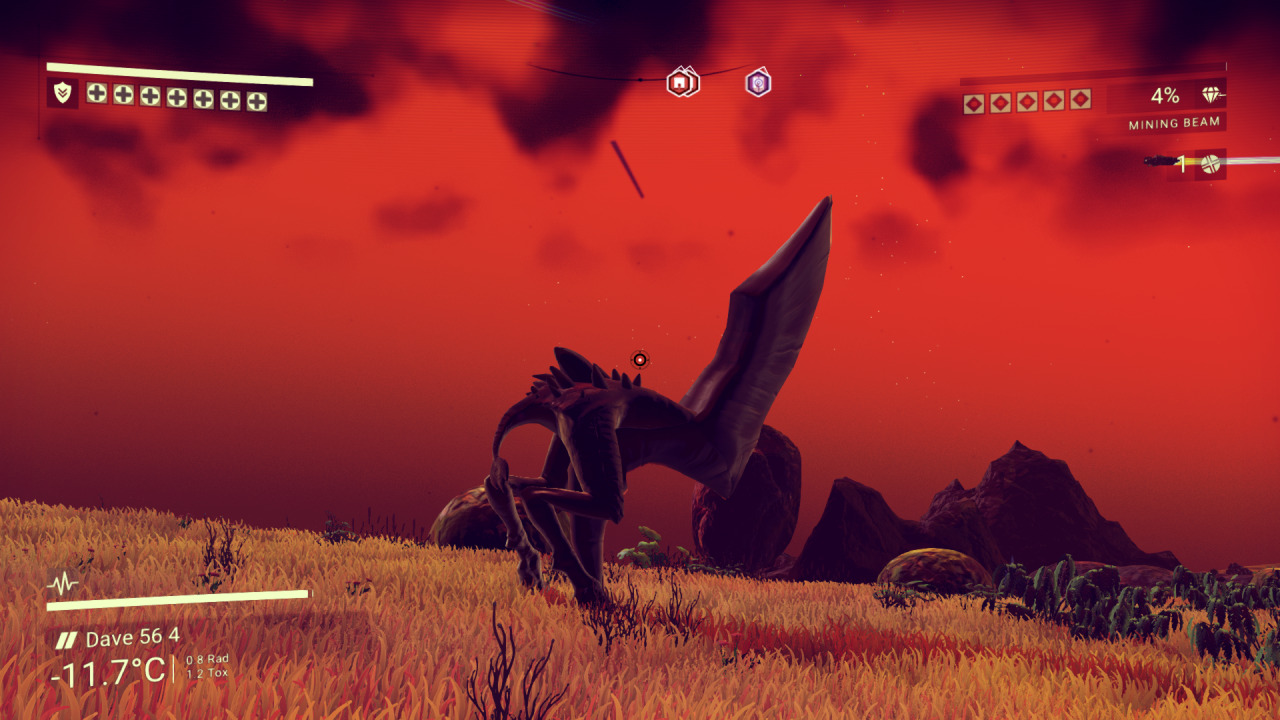Choose the grenade icon below Mining Beam

(1210, 164)
